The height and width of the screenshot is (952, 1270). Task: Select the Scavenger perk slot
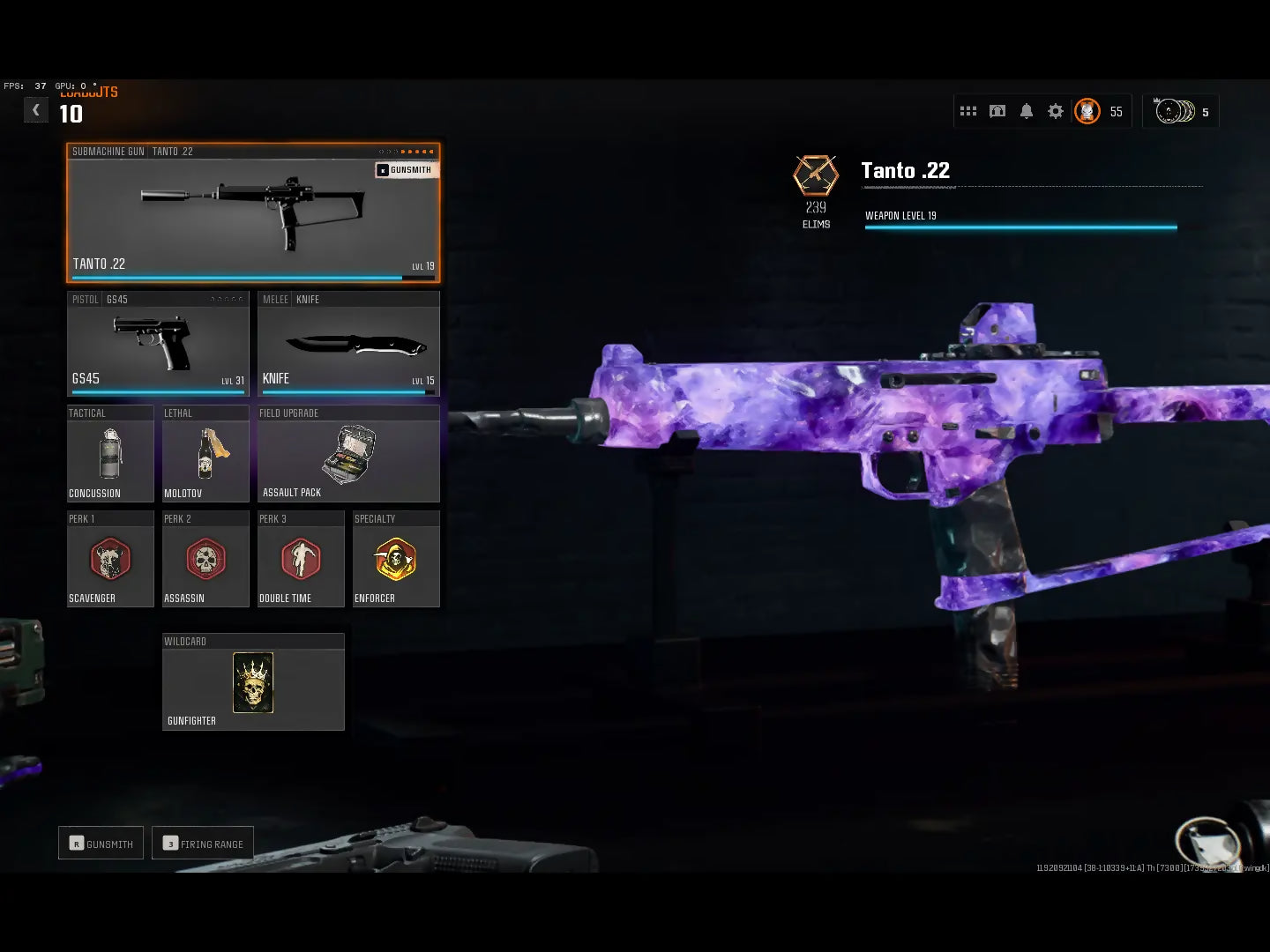[110, 560]
